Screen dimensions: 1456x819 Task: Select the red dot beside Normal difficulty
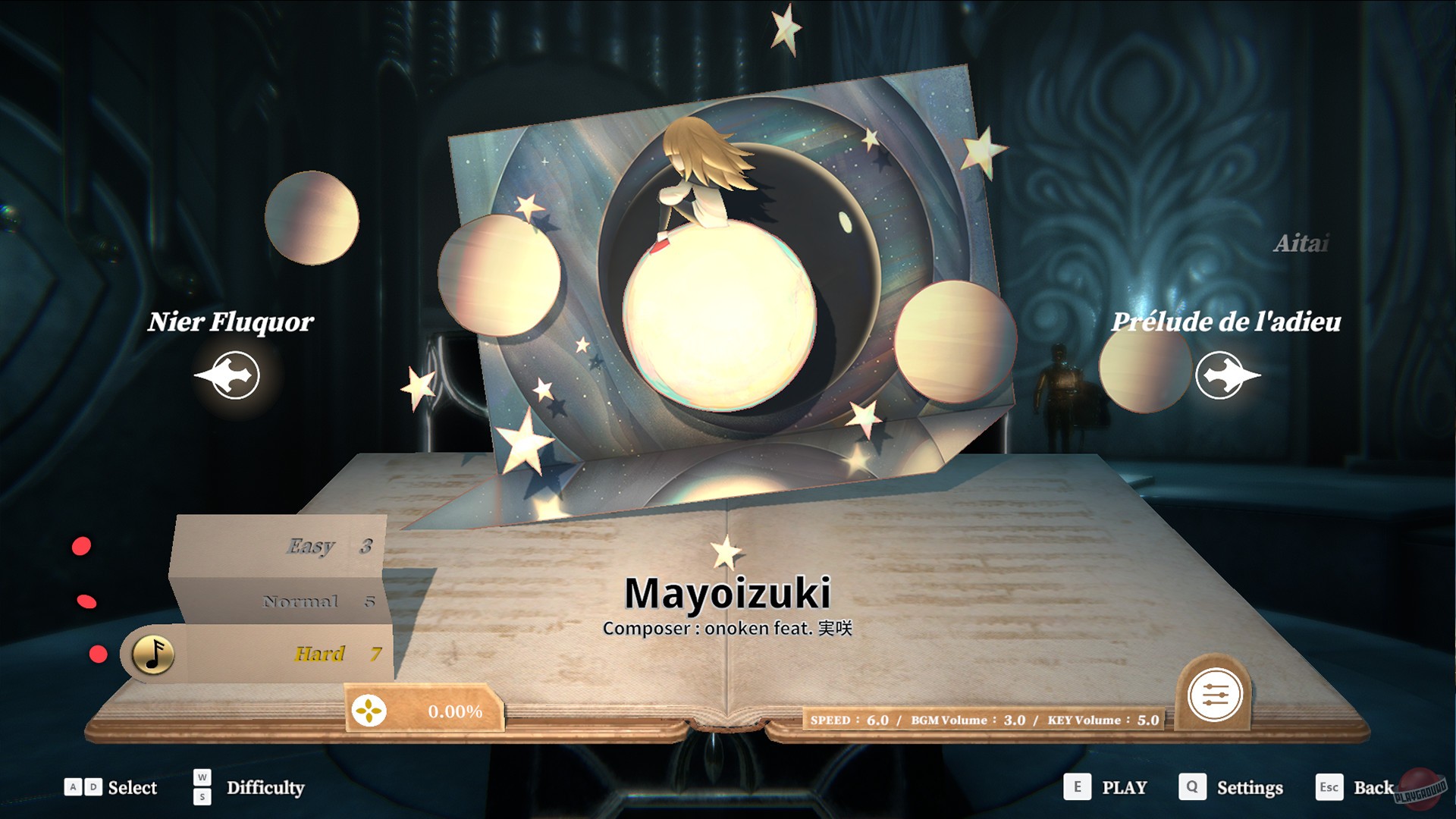click(x=86, y=602)
